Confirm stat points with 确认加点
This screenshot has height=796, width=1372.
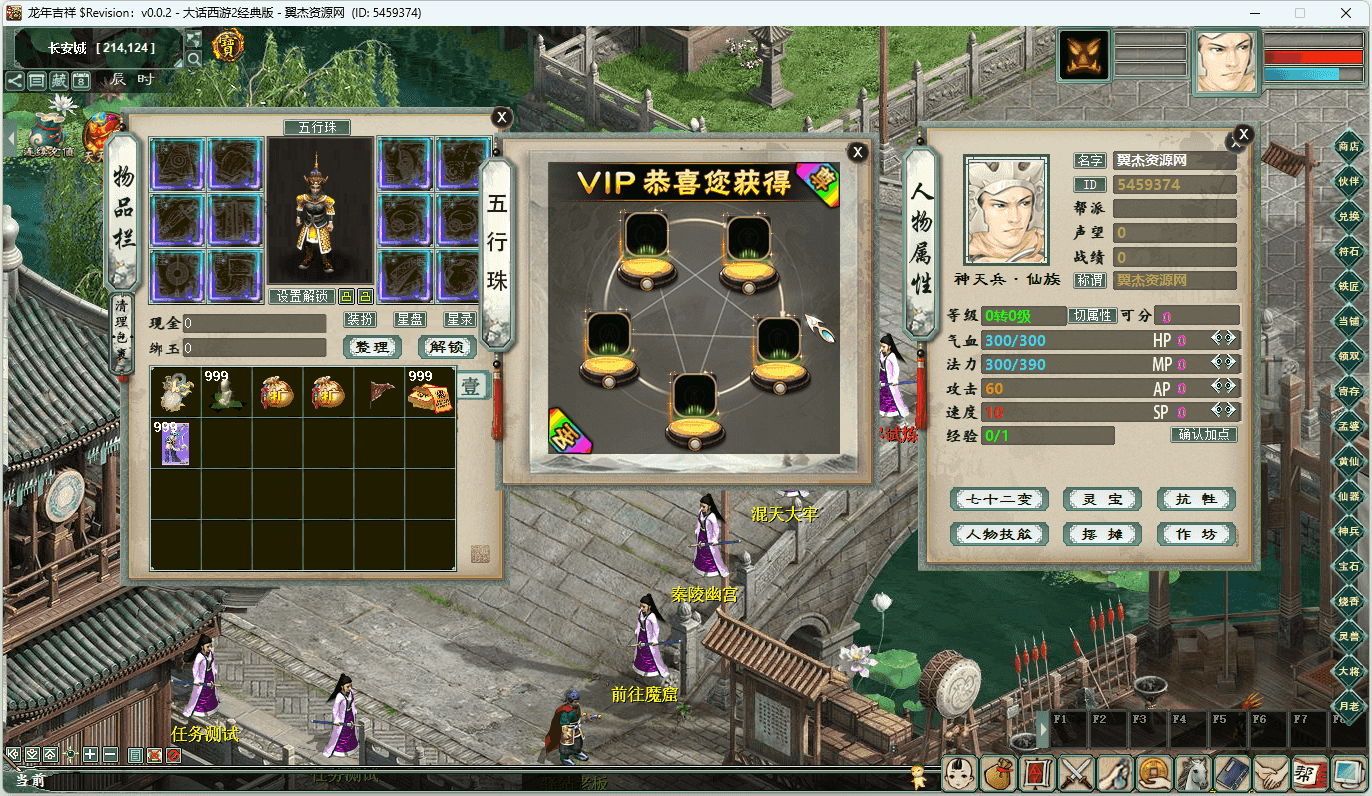(x=1204, y=435)
